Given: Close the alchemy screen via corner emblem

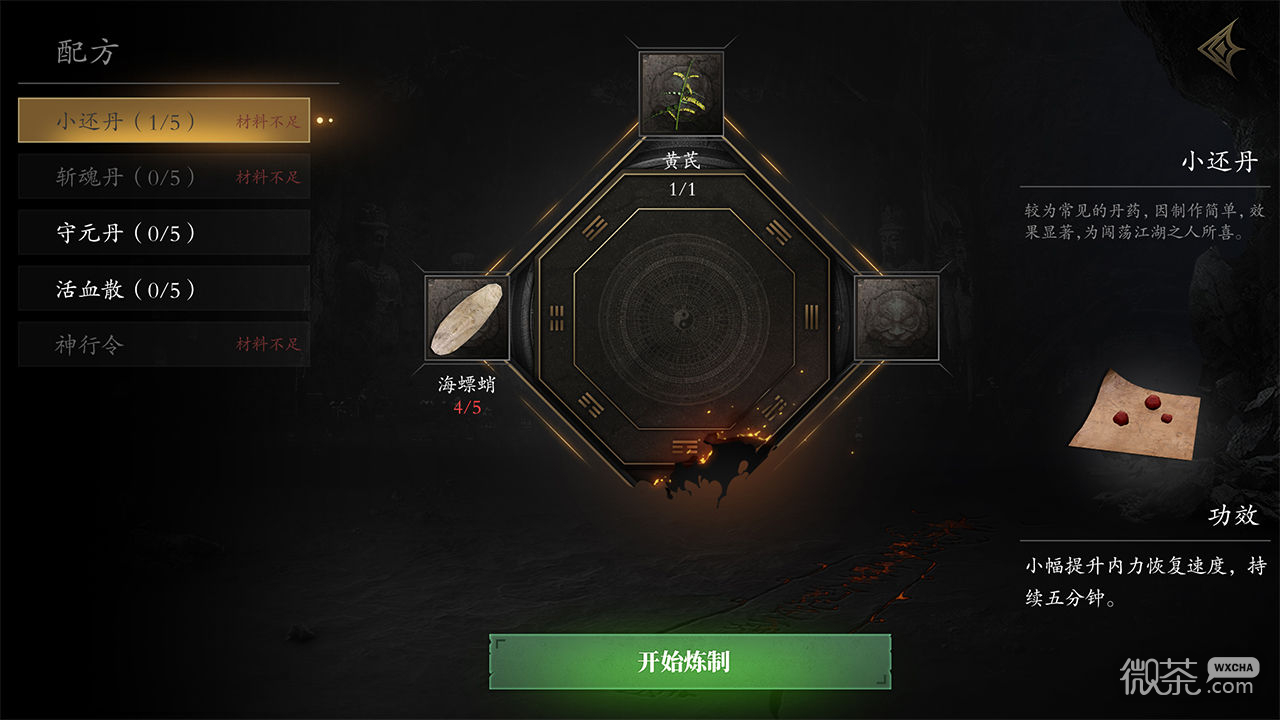Looking at the screenshot, I should (1220, 52).
